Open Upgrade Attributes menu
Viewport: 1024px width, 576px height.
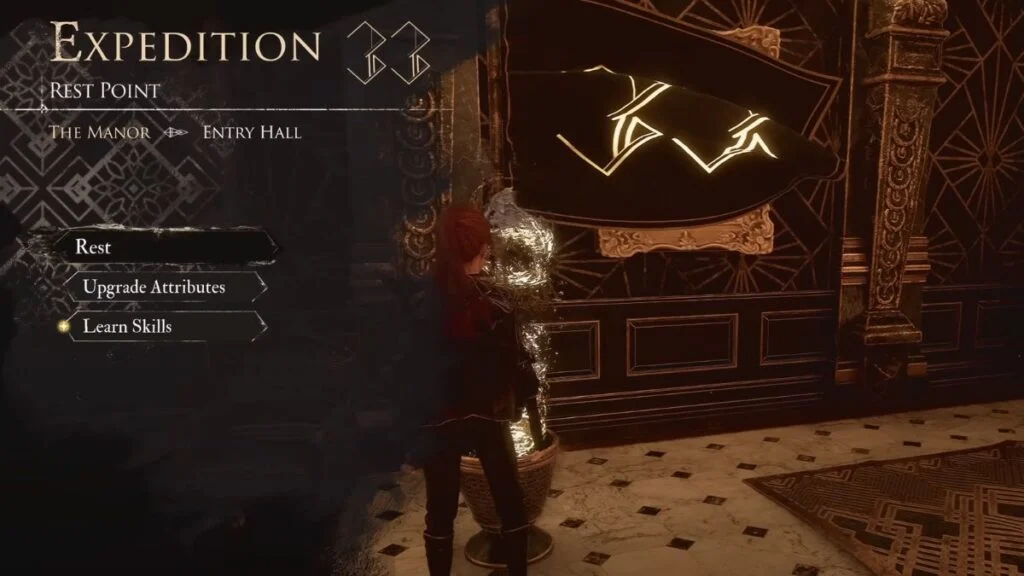155,287
